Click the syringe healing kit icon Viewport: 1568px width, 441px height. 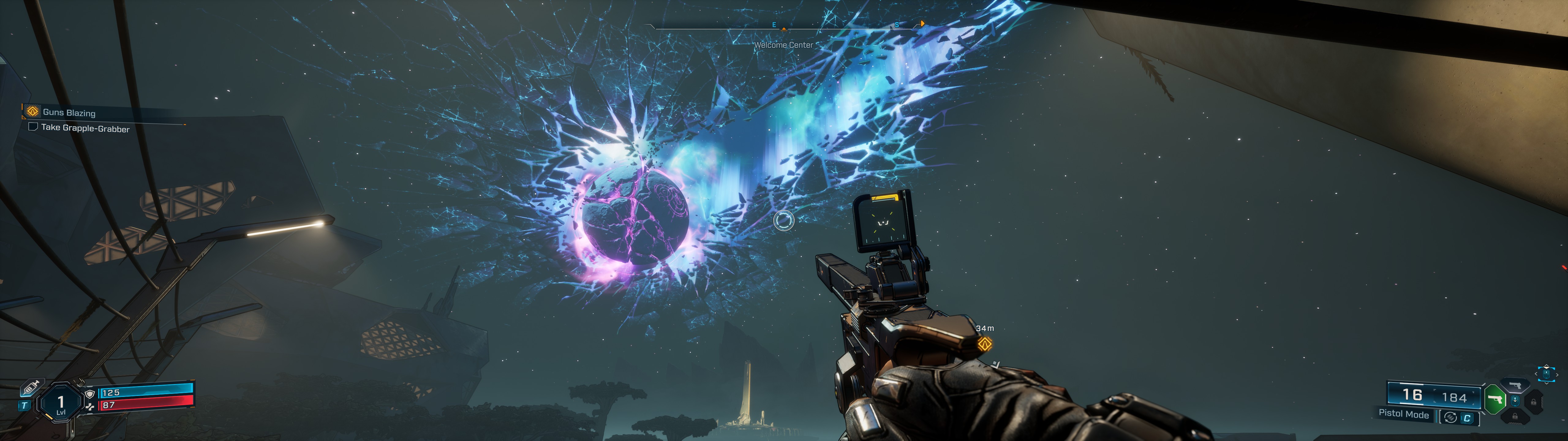coord(30,387)
